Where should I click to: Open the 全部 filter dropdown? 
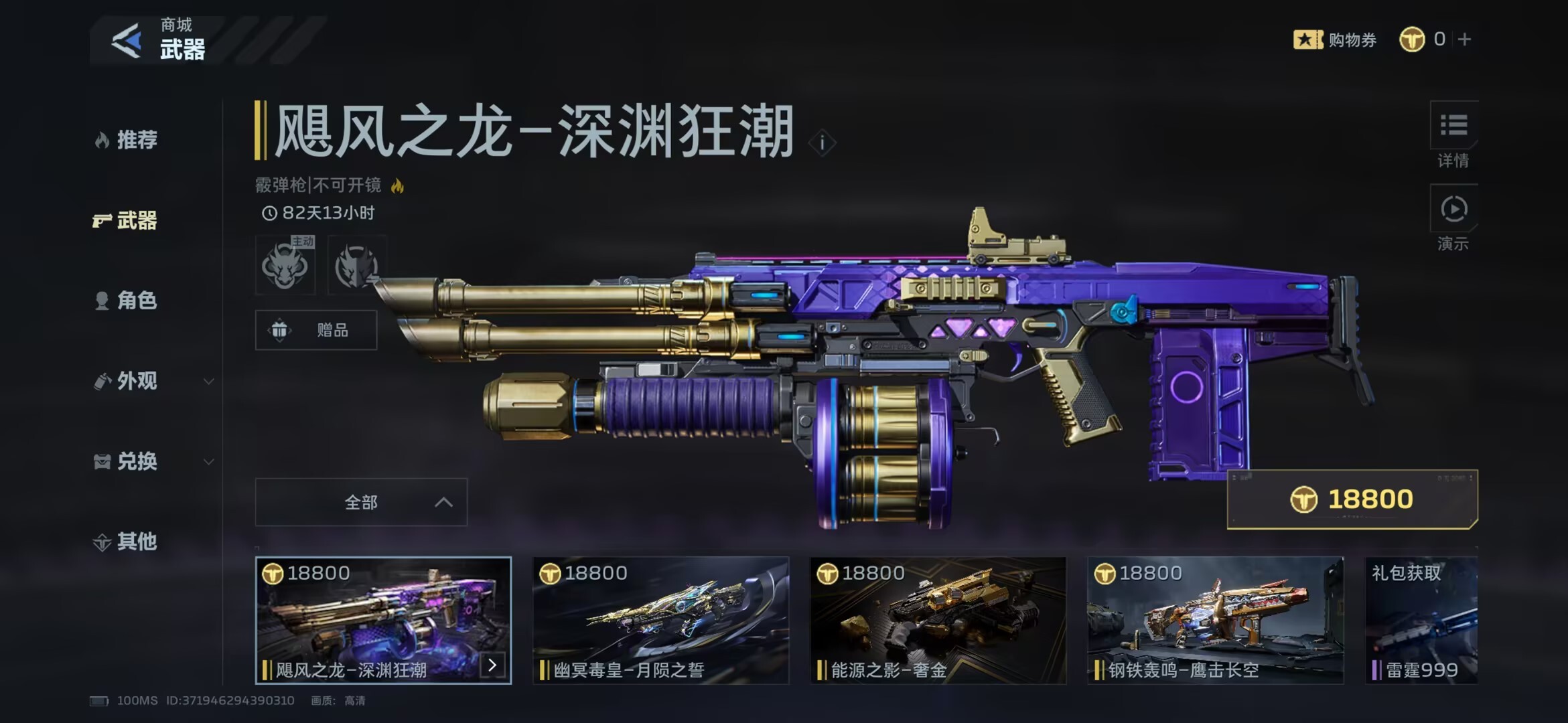click(x=361, y=502)
